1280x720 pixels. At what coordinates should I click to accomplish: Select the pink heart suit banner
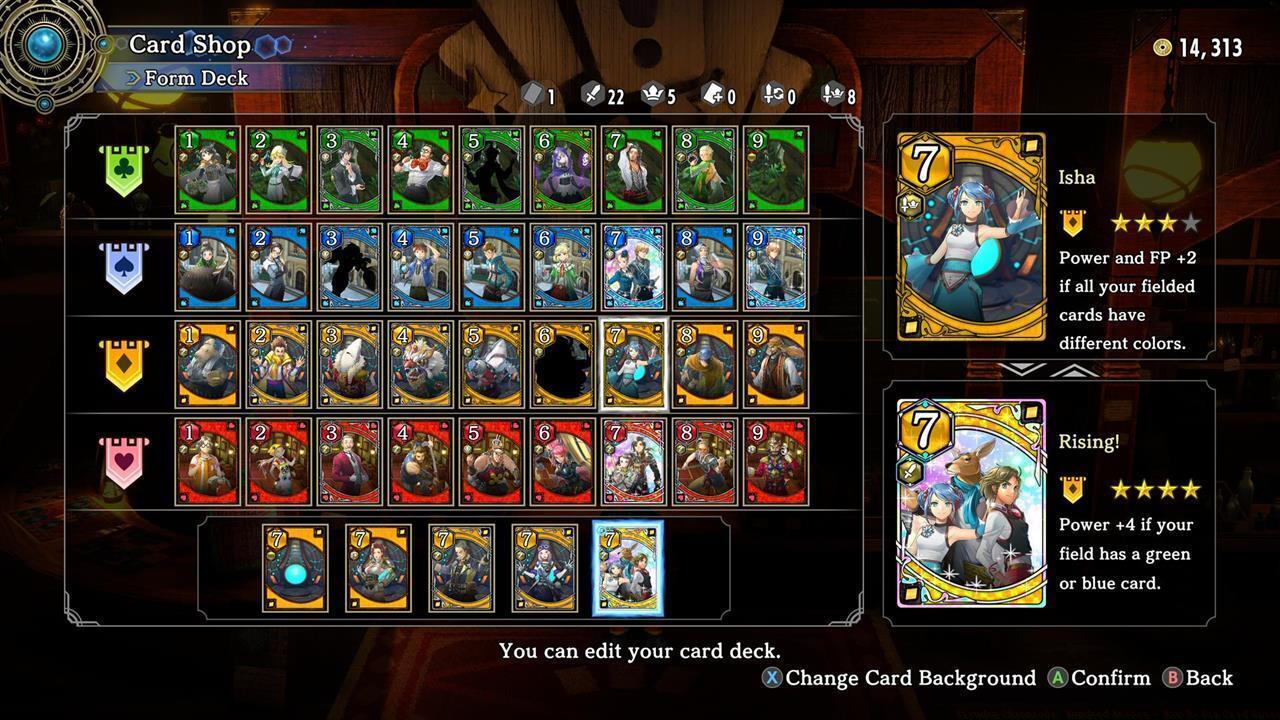[123, 462]
